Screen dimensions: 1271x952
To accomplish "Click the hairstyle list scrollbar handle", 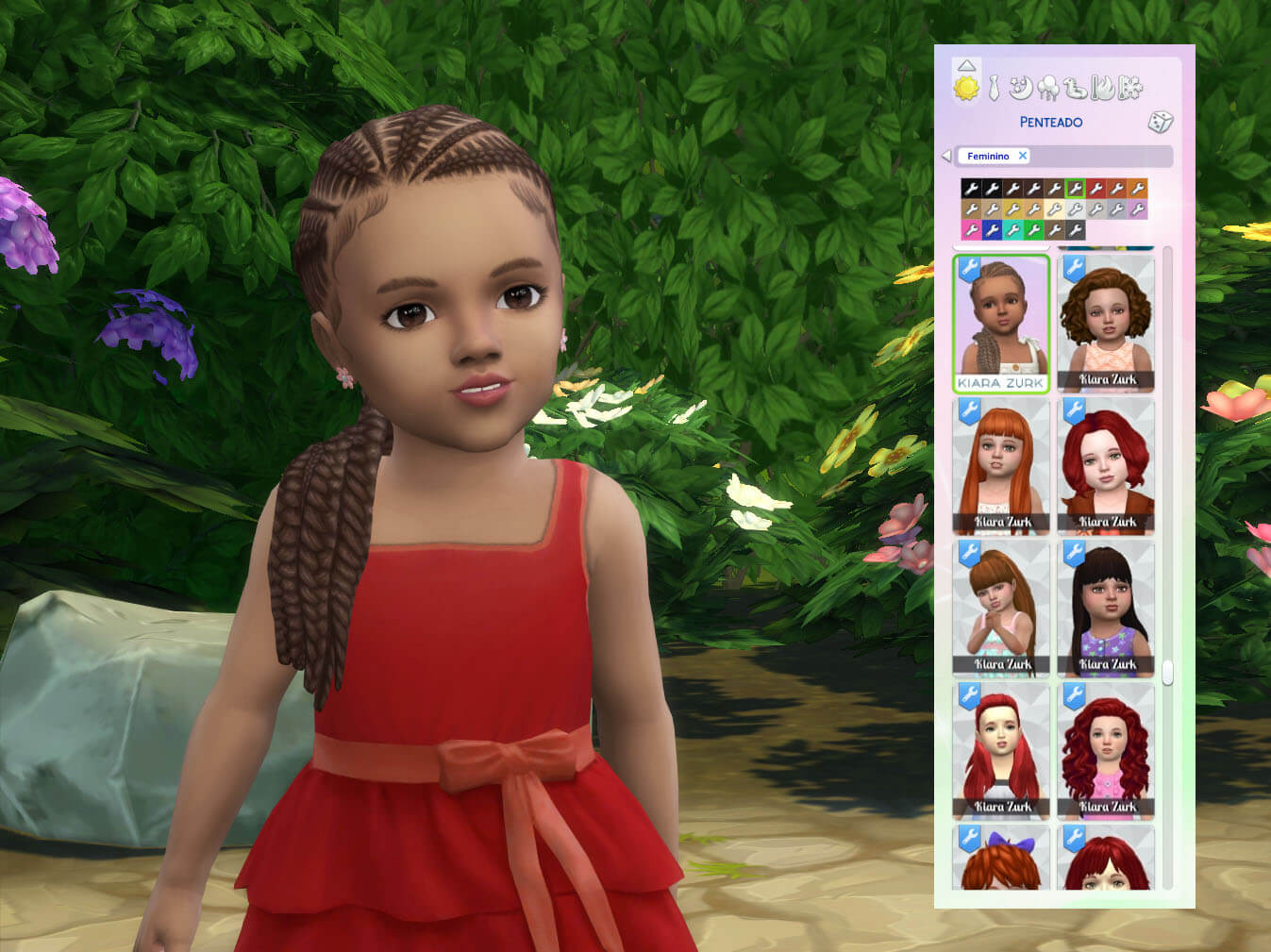I will coord(1167,672).
